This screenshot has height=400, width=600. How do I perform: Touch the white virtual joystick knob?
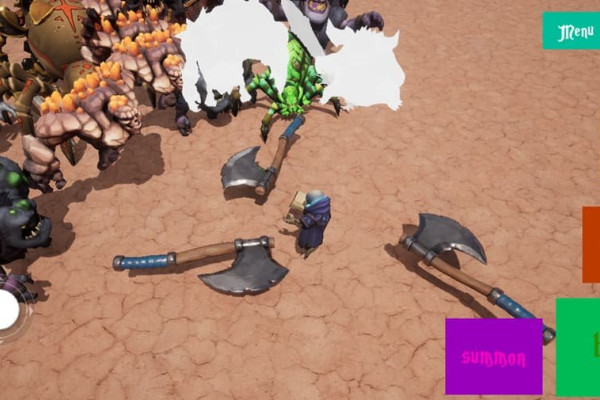[x=8, y=310]
